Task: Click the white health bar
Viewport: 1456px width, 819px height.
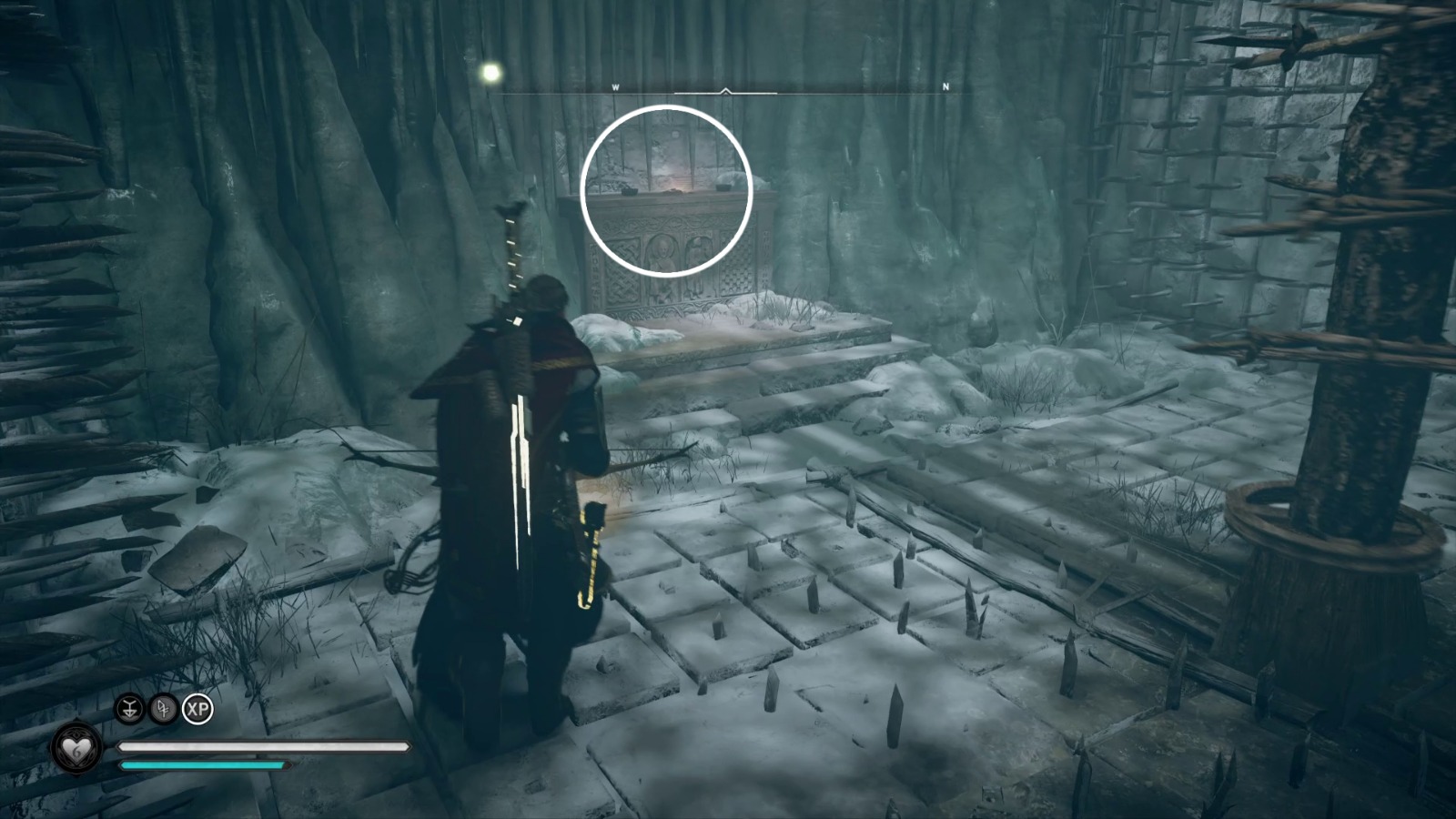Action: [264, 746]
